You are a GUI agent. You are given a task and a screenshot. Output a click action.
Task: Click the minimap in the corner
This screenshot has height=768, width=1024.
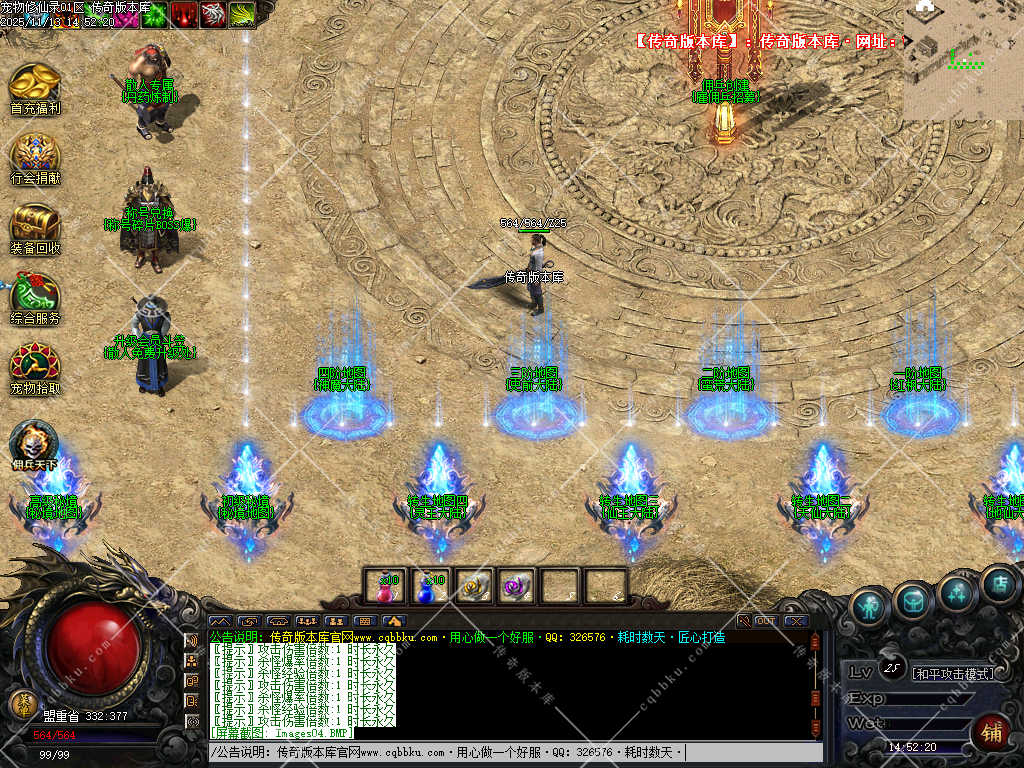963,60
